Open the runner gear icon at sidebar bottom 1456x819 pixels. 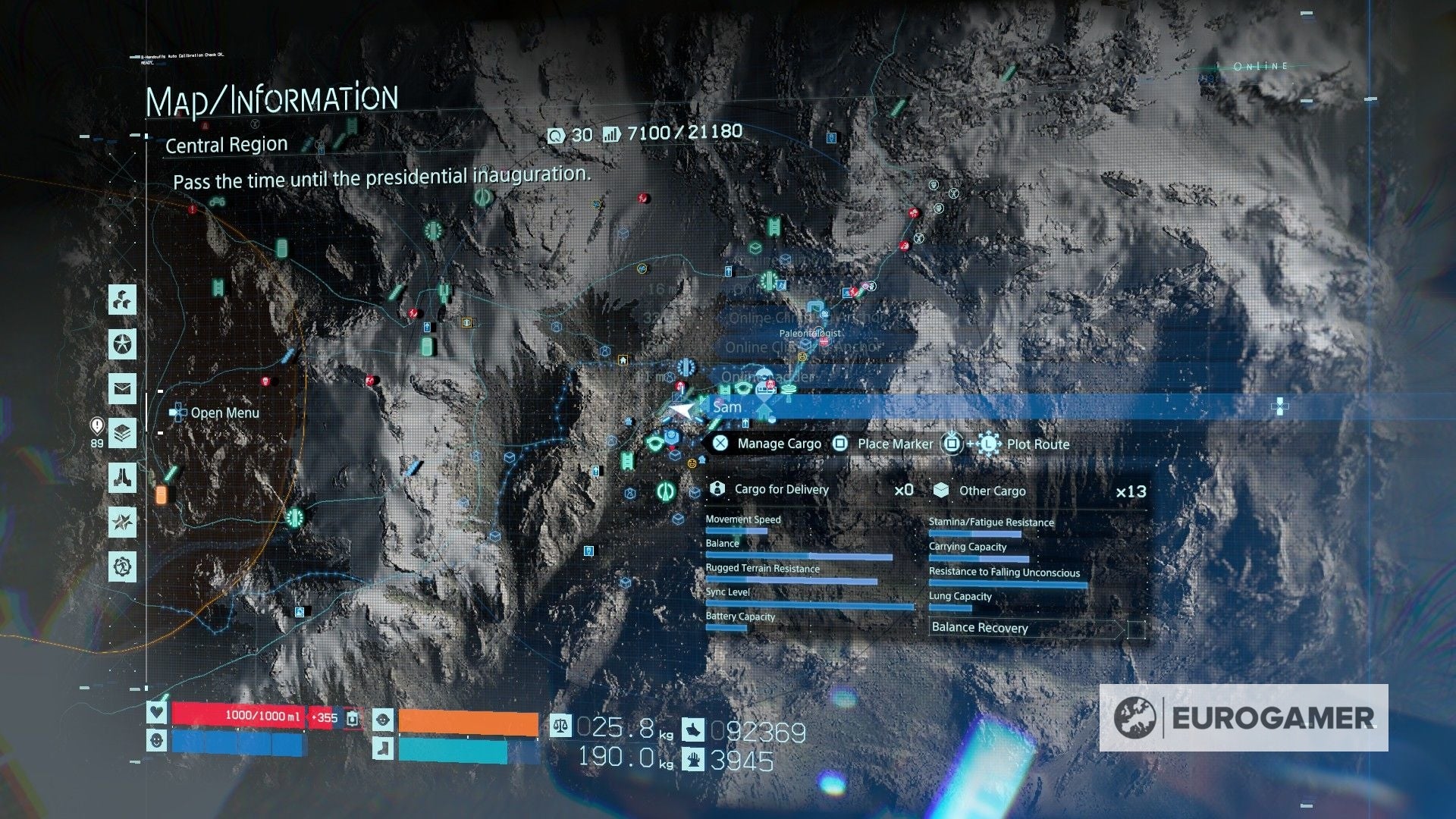tap(121, 564)
